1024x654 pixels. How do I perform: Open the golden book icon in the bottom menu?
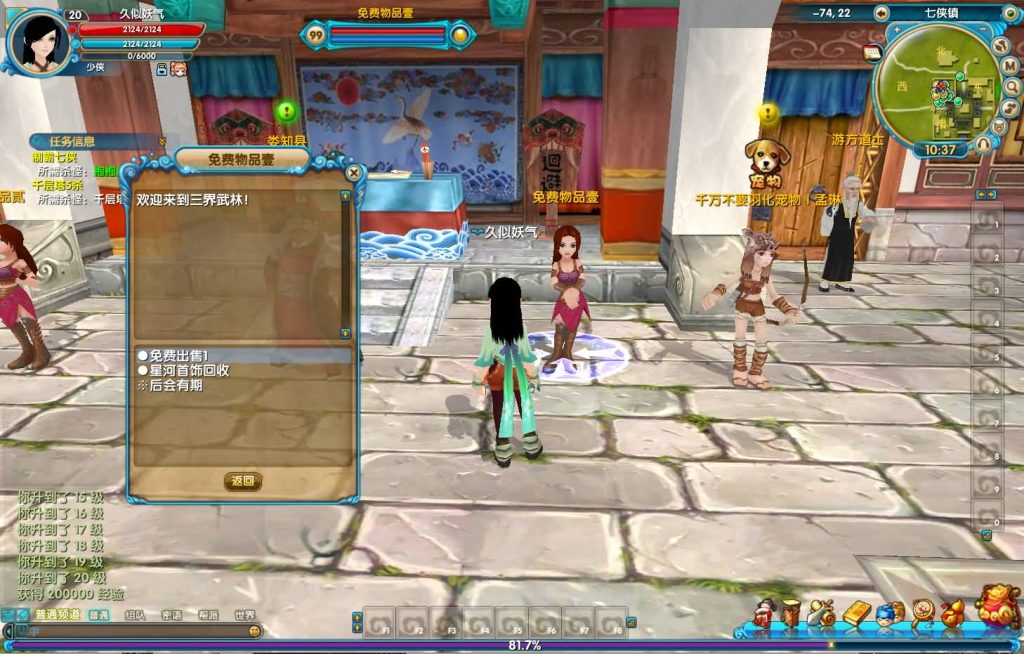pyautogui.click(x=857, y=613)
